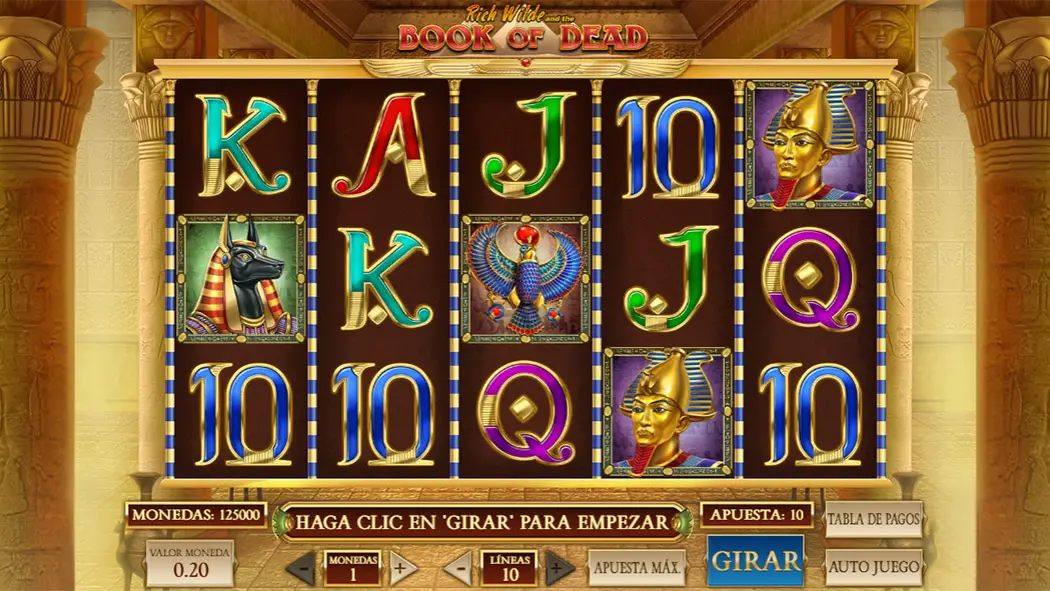Reduce the number of Líneas with minus
Image resolution: width=1050 pixels, height=591 pixels.
click(x=458, y=568)
